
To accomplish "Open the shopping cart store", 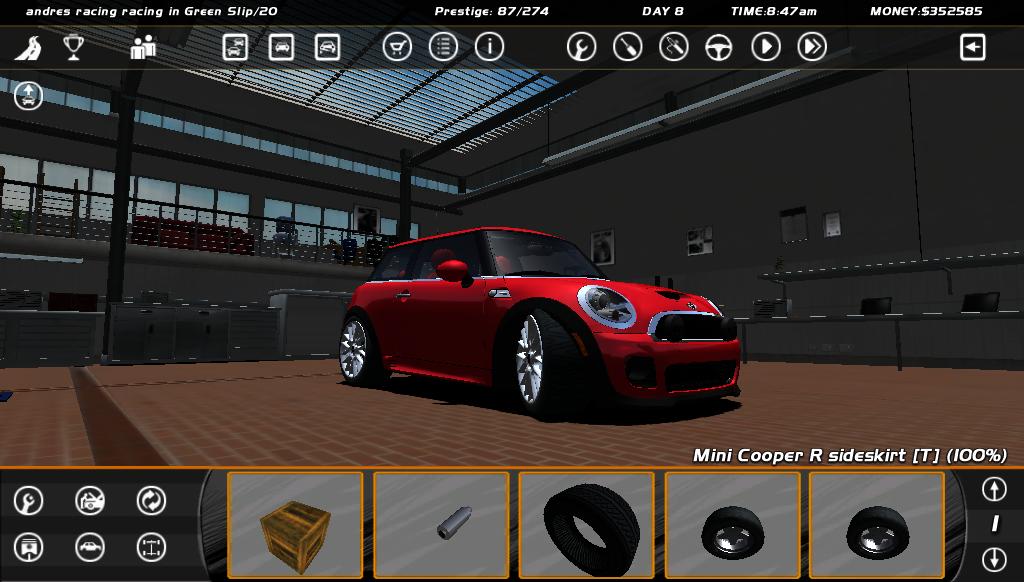I will coord(397,47).
